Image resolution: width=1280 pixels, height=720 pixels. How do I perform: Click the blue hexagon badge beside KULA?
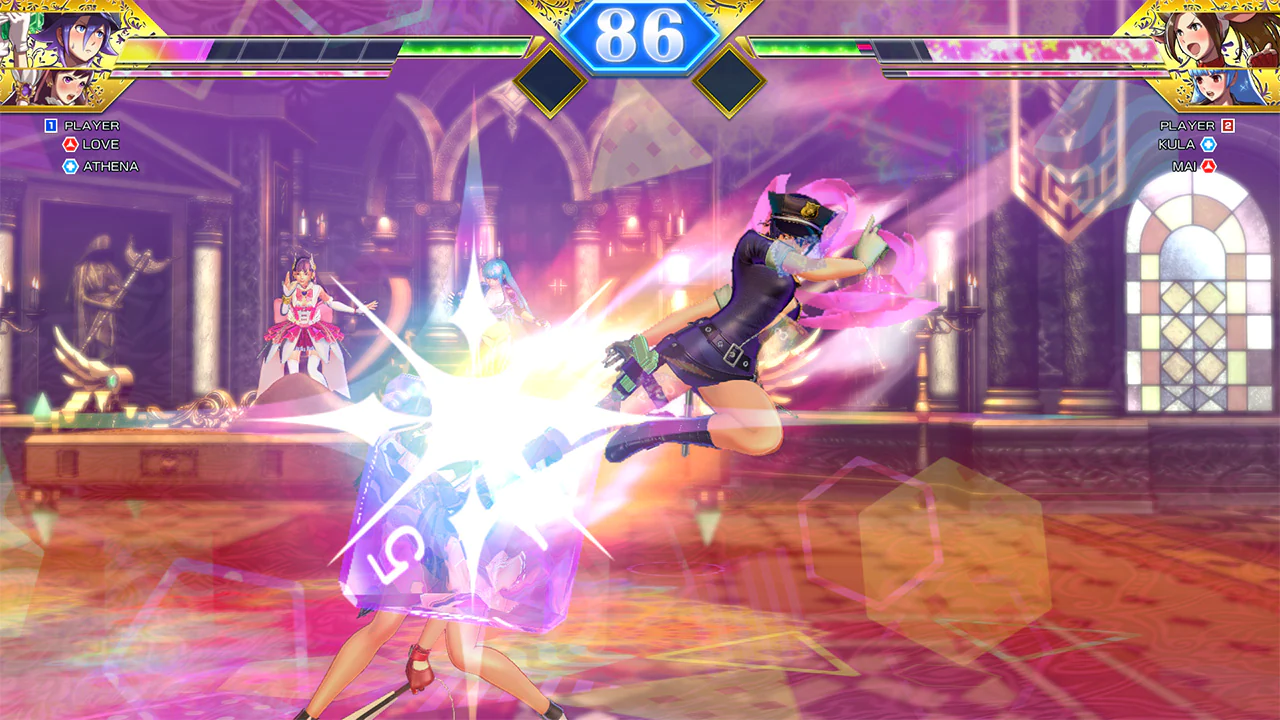[1208, 146]
